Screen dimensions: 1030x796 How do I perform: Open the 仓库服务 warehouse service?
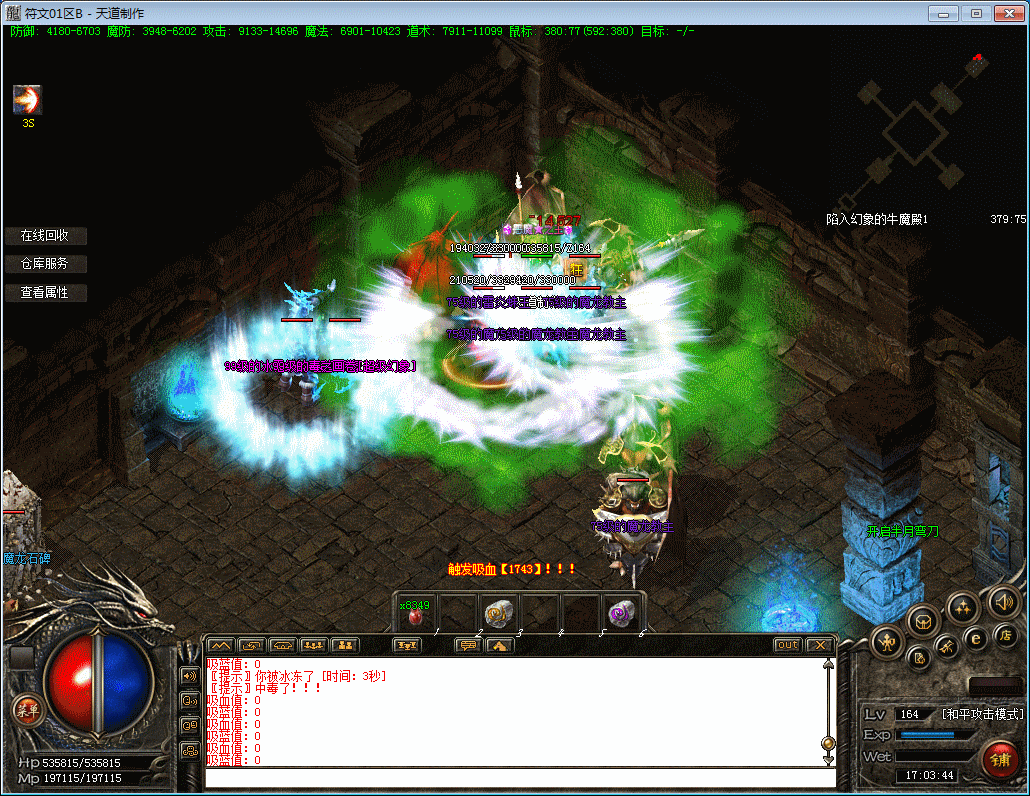45,264
